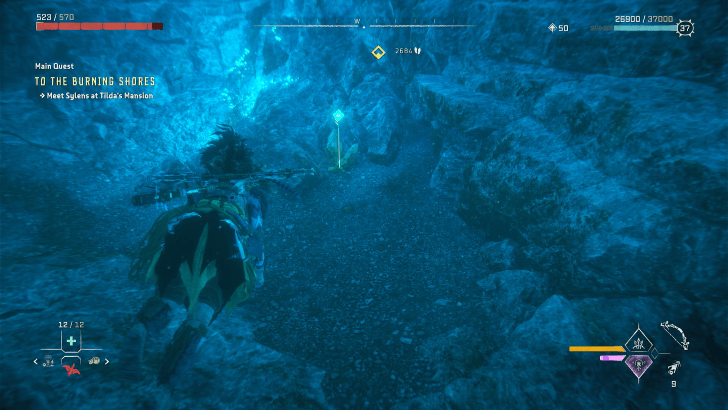Select the weapon technique triangle icon
The width and height of the screenshot is (728, 410).
[637, 342]
